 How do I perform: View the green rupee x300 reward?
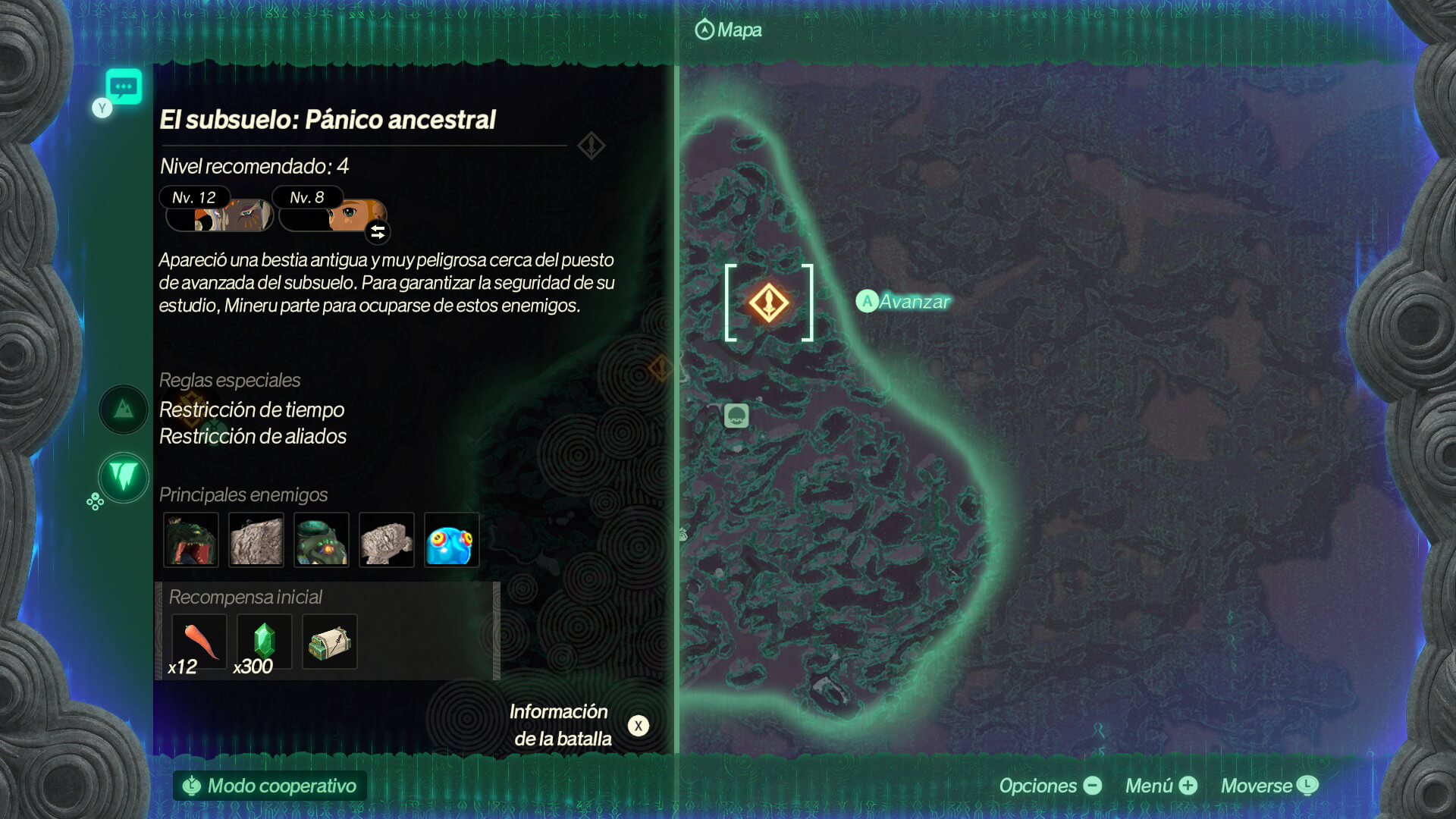click(264, 642)
